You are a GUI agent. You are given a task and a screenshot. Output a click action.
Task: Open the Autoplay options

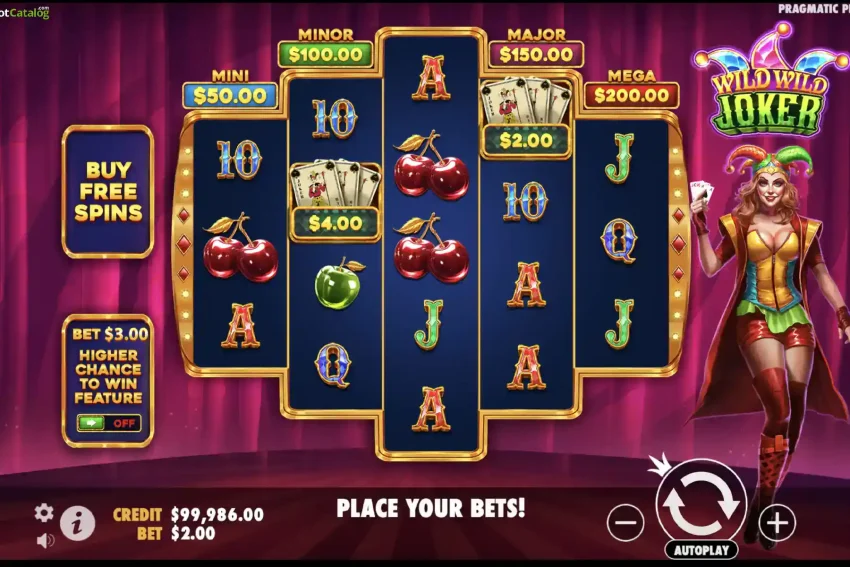[x=700, y=550]
